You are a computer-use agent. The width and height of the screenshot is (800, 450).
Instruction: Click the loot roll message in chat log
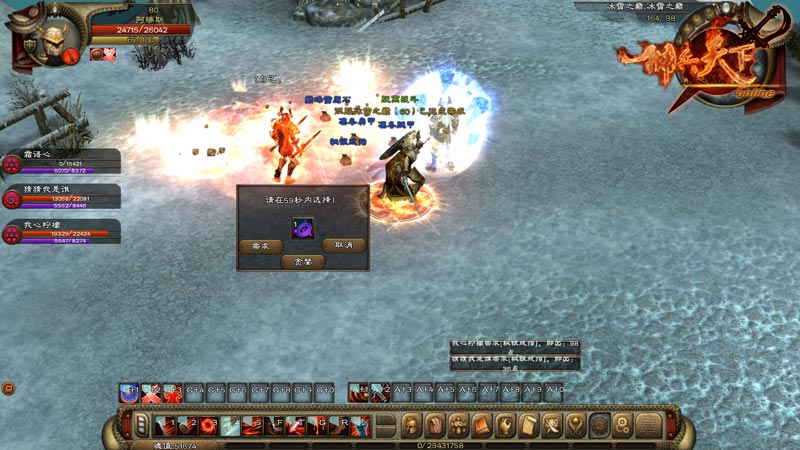[514, 349]
